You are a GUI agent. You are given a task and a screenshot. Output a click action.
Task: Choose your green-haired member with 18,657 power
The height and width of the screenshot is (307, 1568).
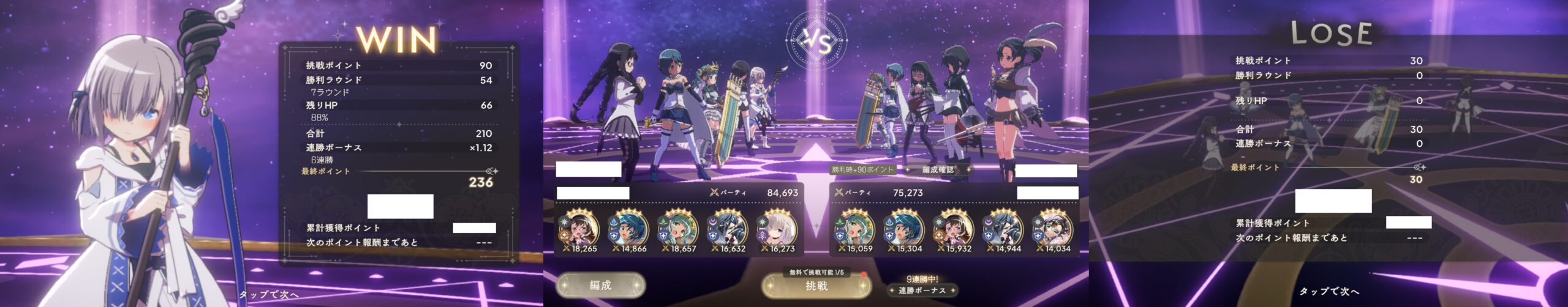(677, 229)
